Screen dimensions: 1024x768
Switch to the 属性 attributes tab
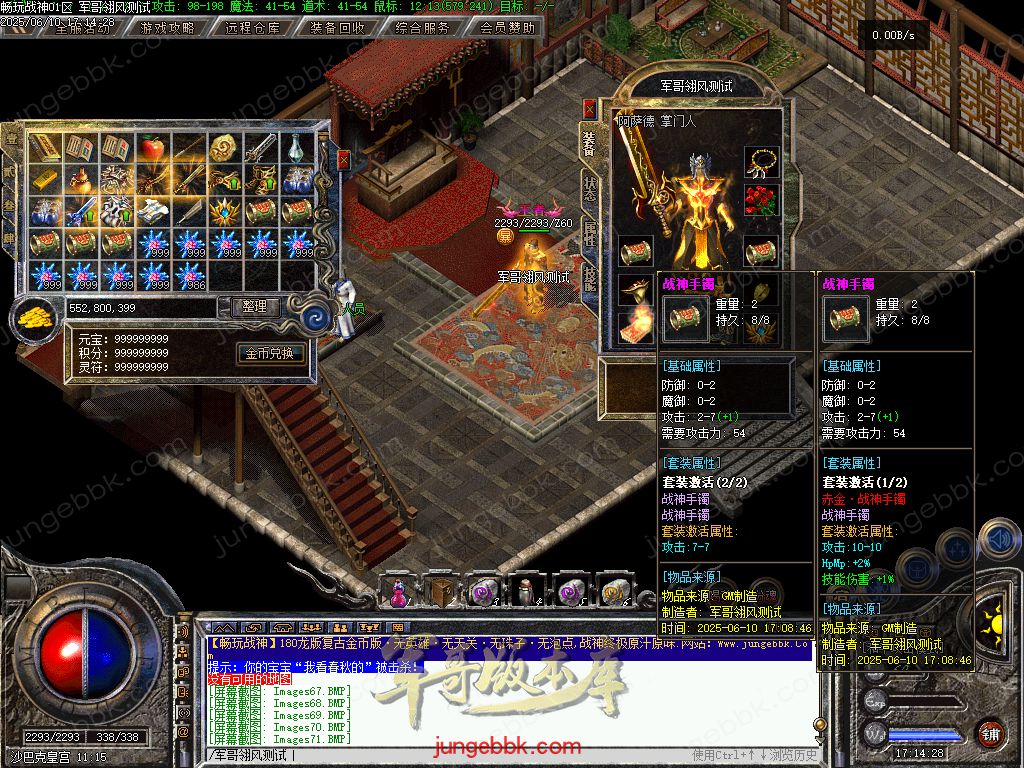[x=590, y=235]
